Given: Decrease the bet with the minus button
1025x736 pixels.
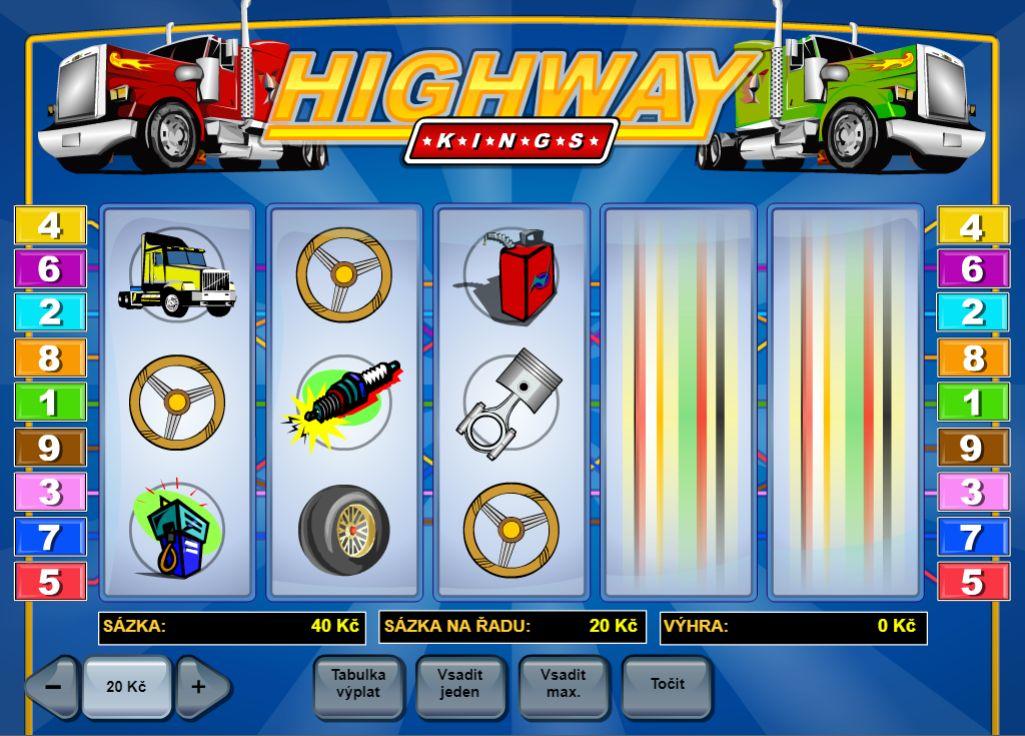Looking at the screenshot, I should [53, 687].
